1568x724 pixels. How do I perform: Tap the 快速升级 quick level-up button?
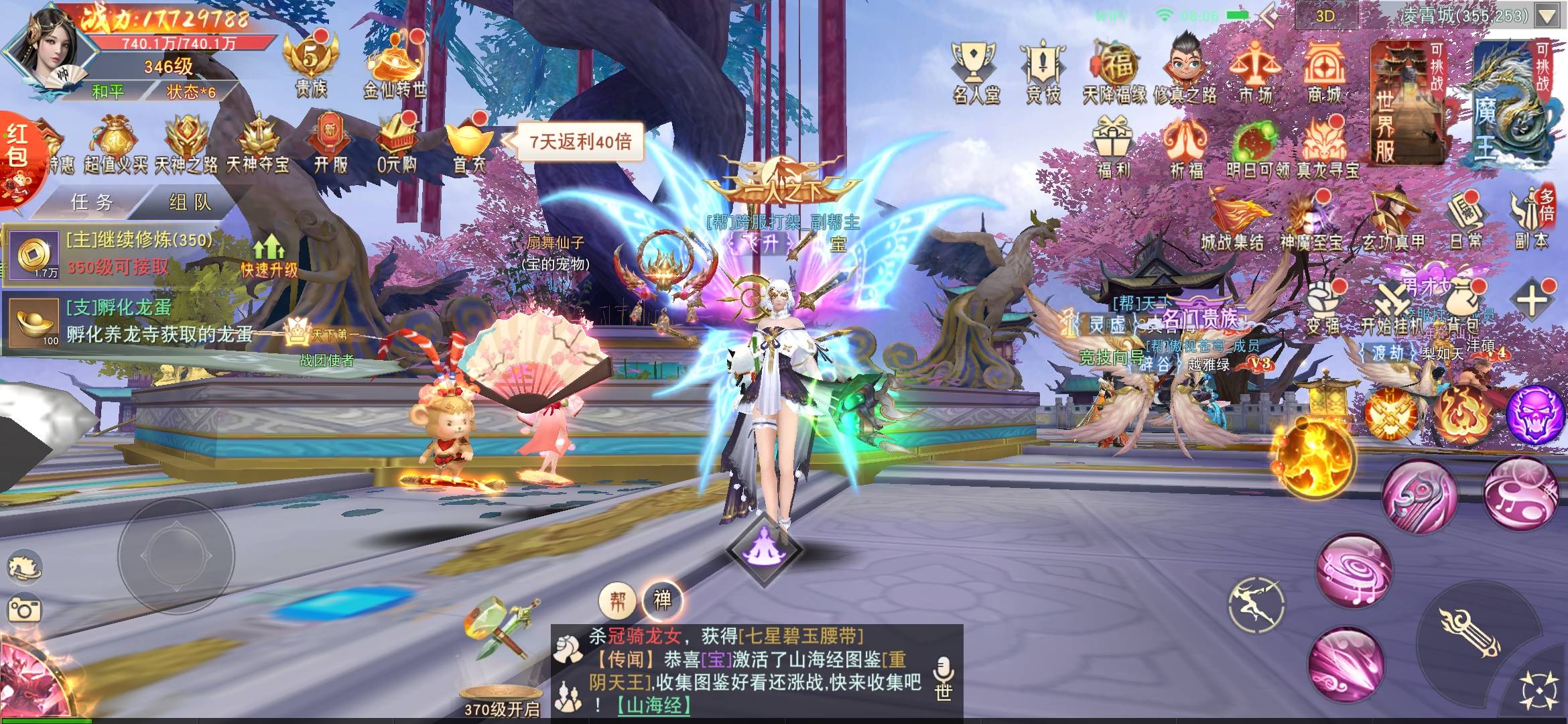269,257
